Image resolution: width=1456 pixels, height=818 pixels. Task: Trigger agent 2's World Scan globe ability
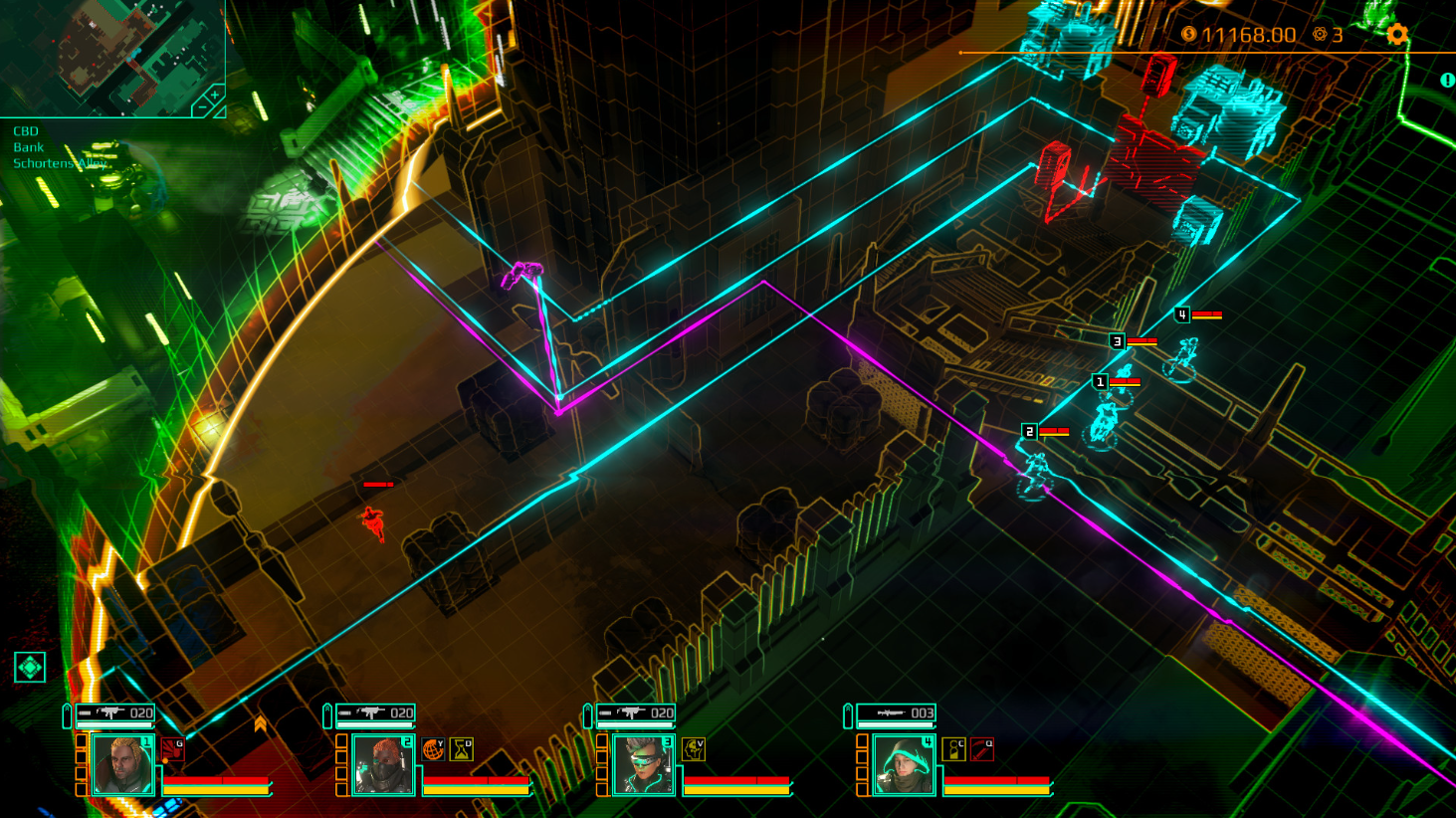[433, 750]
